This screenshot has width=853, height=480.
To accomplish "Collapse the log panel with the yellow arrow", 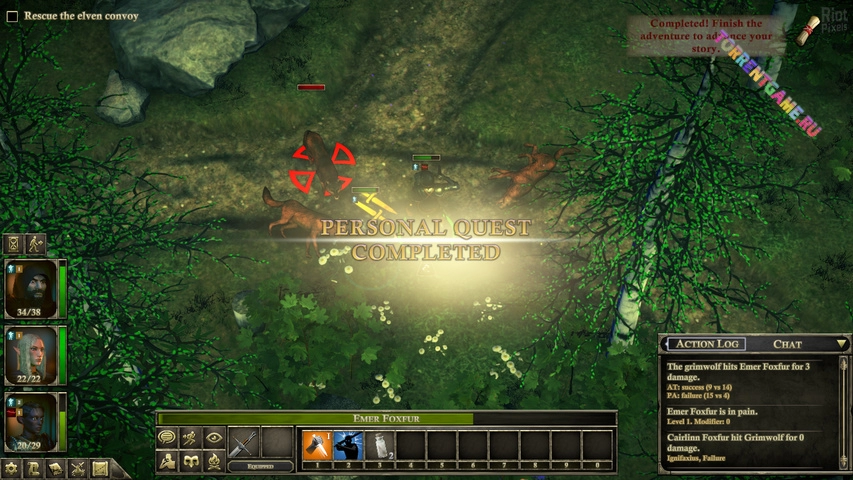I will [x=842, y=344].
